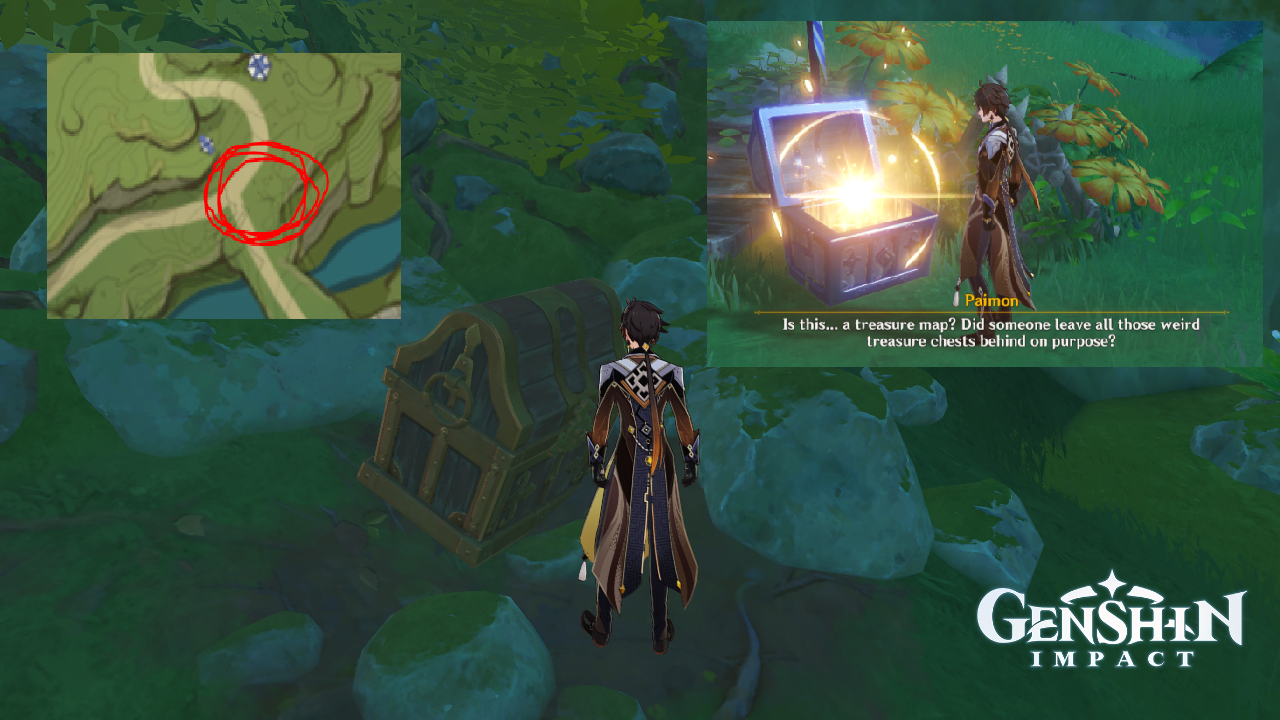Select the domain icon on the minimap
This screenshot has width=1280, height=720.
coord(257,66)
